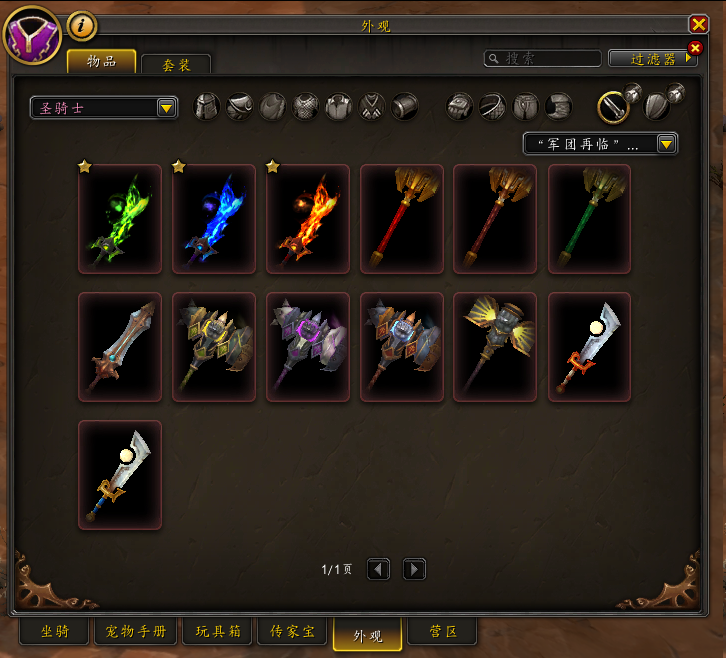Click the 搜索 search box
Image resolution: width=726 pixels, height=658 pixels.
pos(543,59)
